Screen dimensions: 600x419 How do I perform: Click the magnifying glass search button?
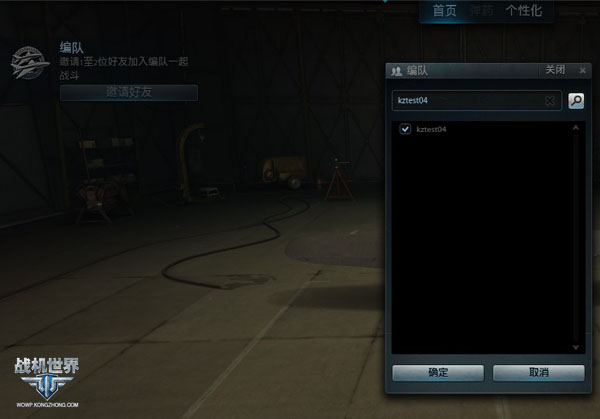tap(576, 101)
